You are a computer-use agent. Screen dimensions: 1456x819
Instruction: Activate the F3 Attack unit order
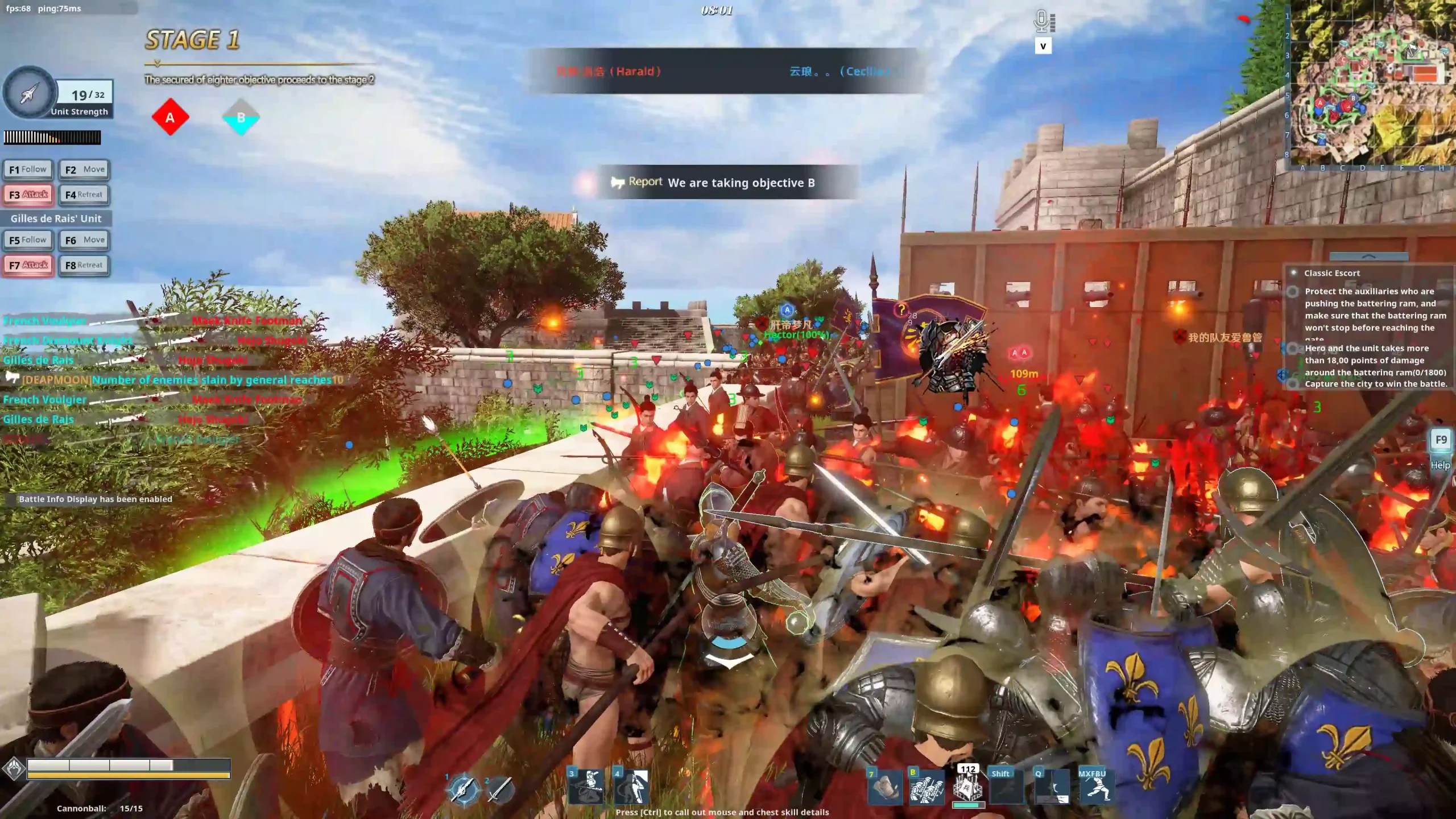(x=28, y=195)
